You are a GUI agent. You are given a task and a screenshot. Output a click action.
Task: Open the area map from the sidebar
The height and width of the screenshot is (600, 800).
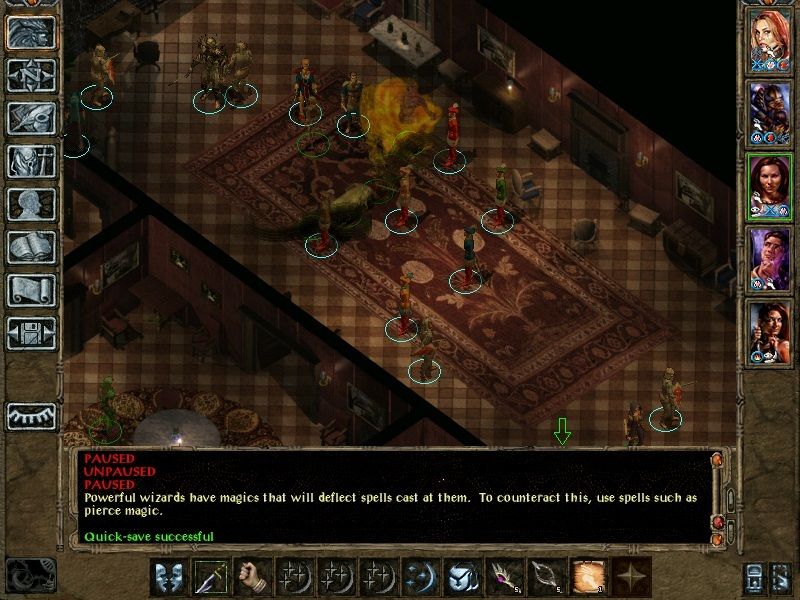[x=30, y=75]
